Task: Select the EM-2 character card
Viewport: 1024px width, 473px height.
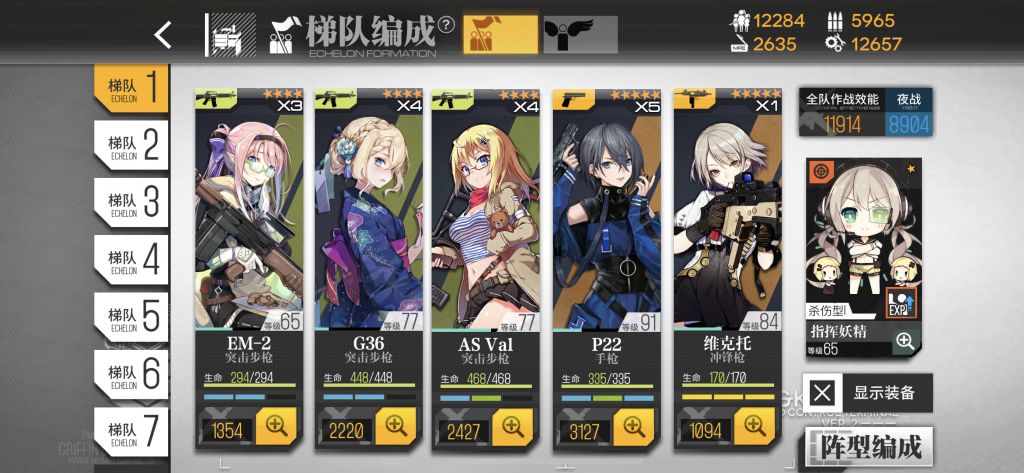Action: pos(250,220)
